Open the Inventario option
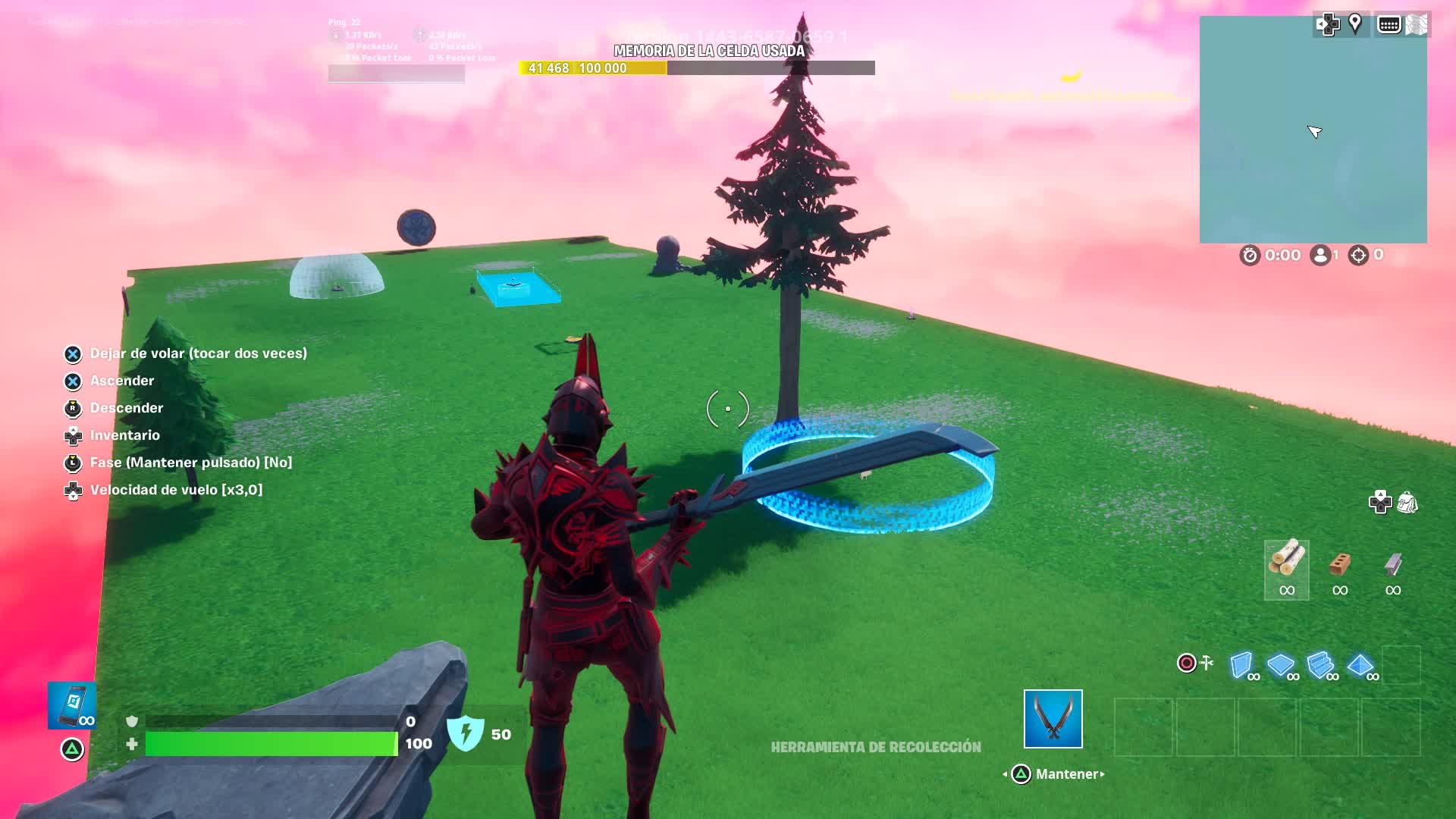Image resolution: width=1456 pixels, height=819 pixels. click(x=124, y=435)
